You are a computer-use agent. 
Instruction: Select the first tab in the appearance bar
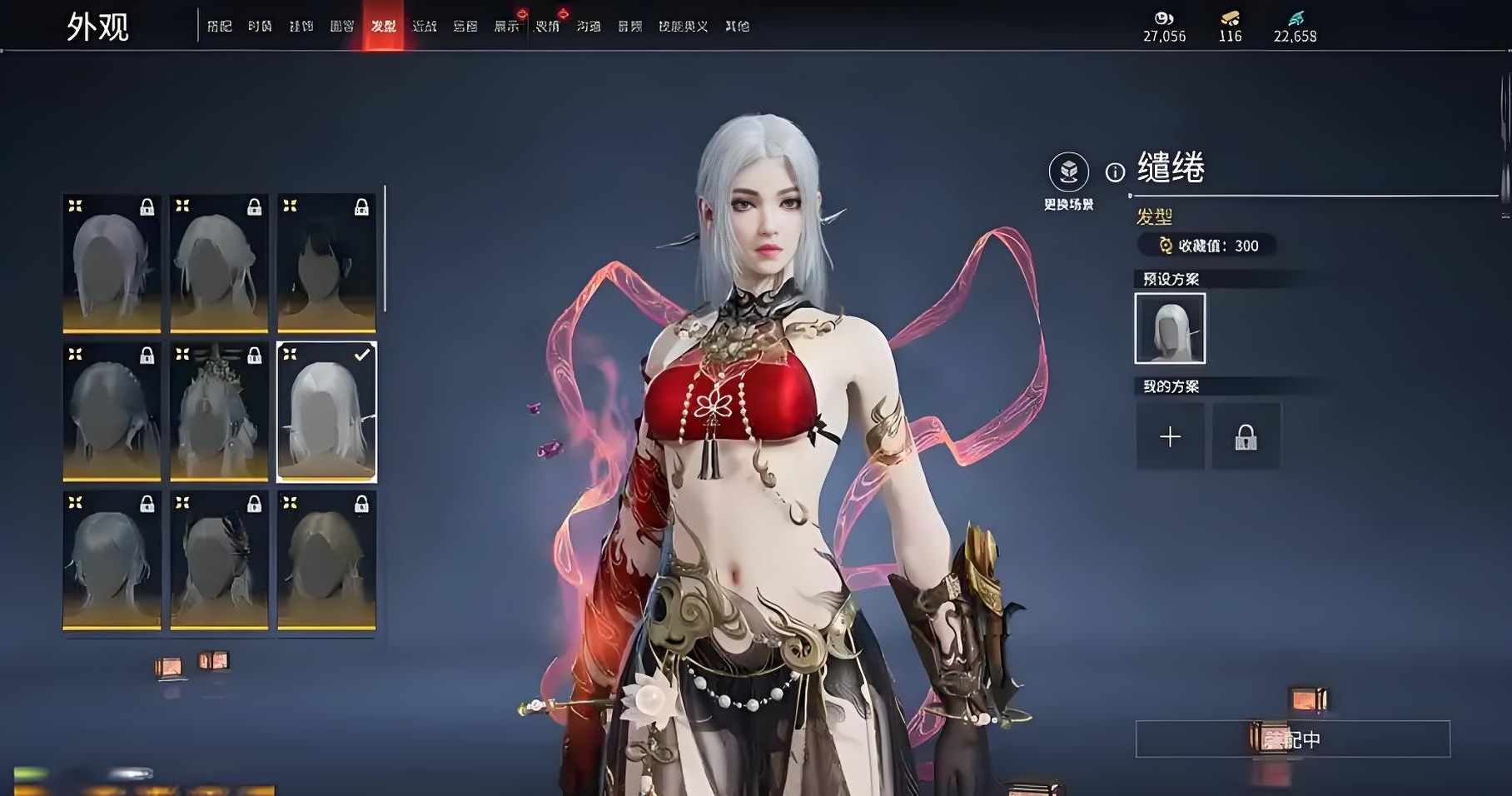[x=219, y=27]
